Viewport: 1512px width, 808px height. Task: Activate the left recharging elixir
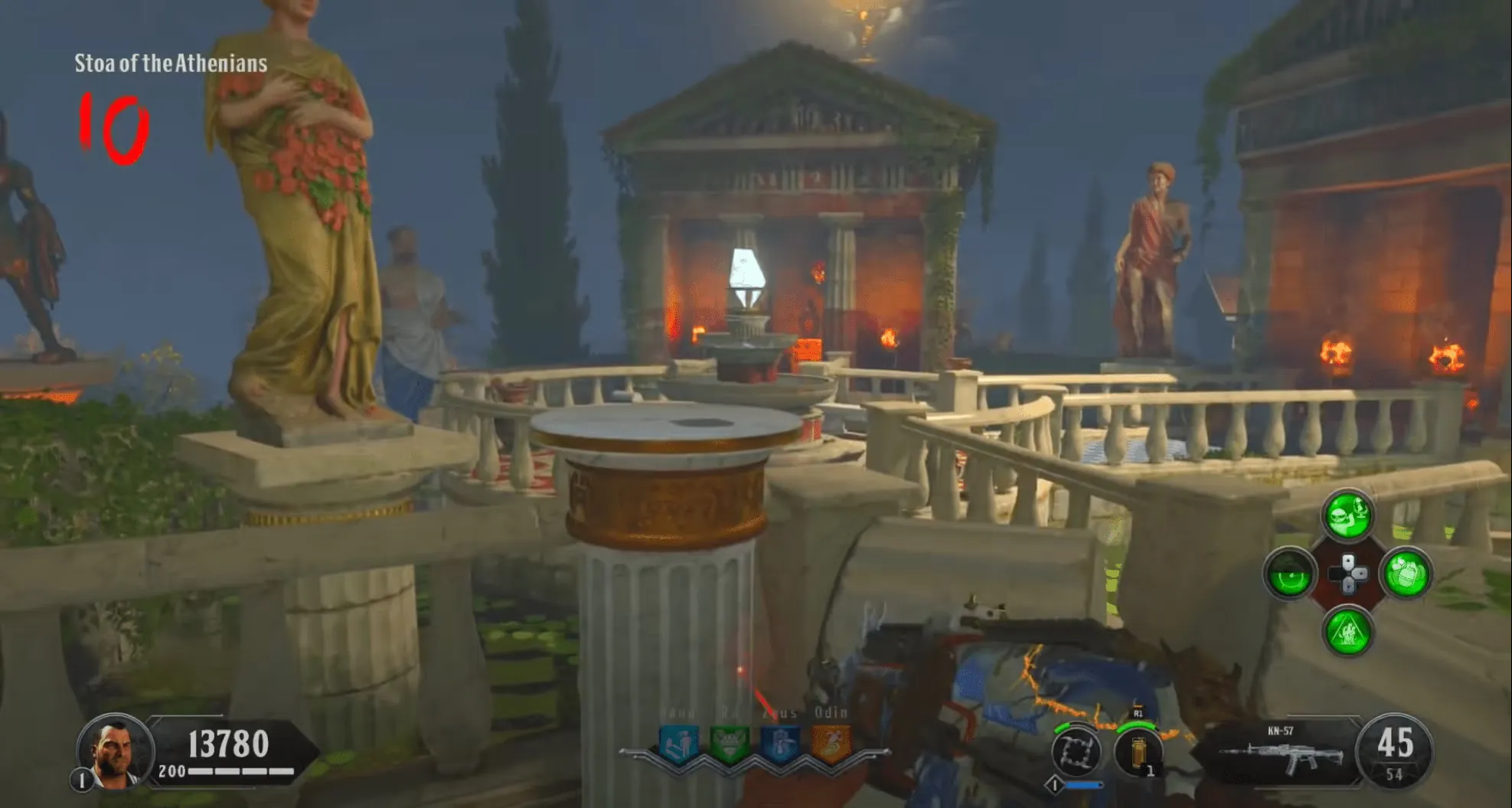[x=1290, y=574]
